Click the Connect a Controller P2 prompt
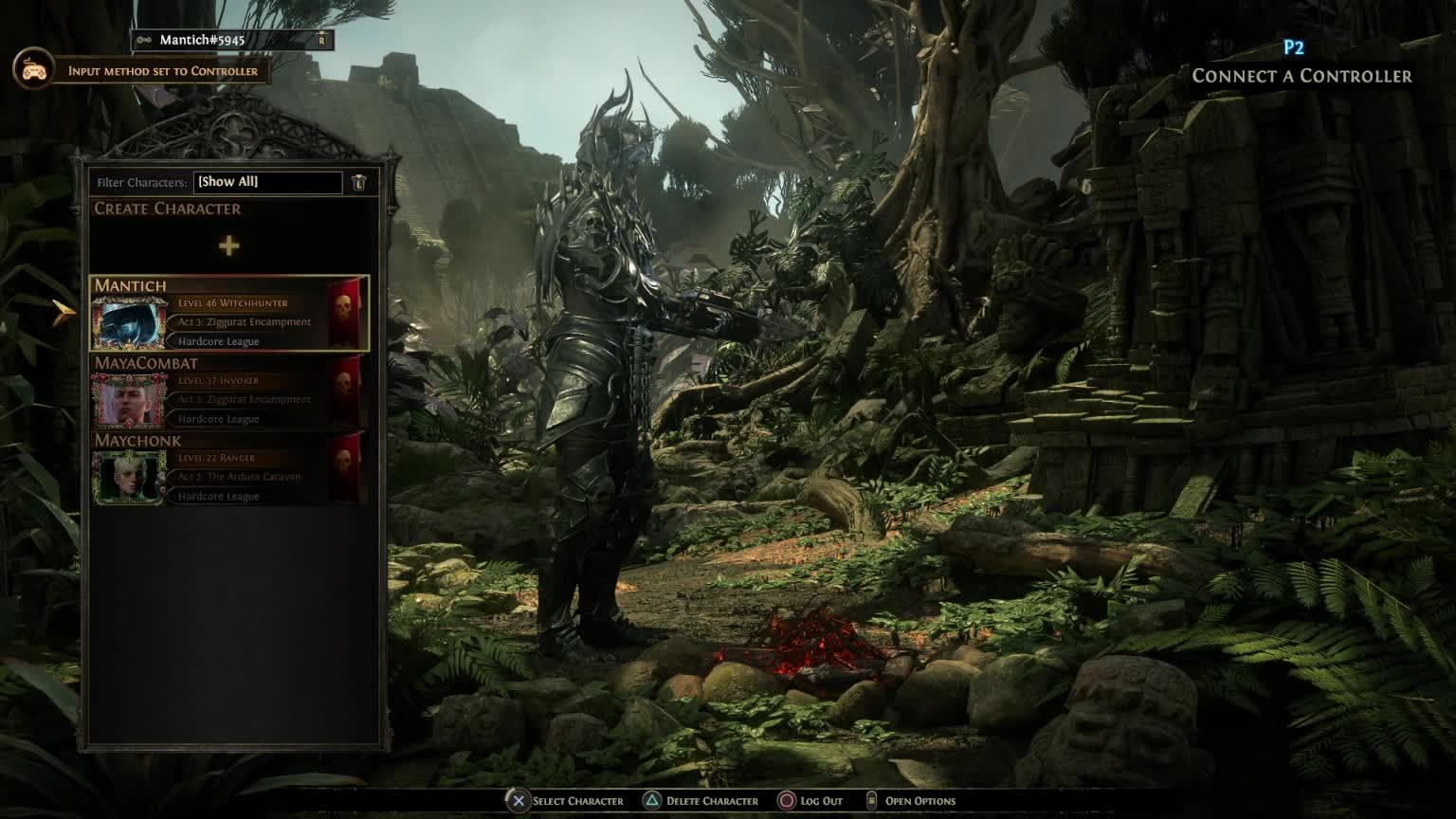The height and width of the screenshot is (819, 1456). pyautogui.click(x=1301, y=66)
